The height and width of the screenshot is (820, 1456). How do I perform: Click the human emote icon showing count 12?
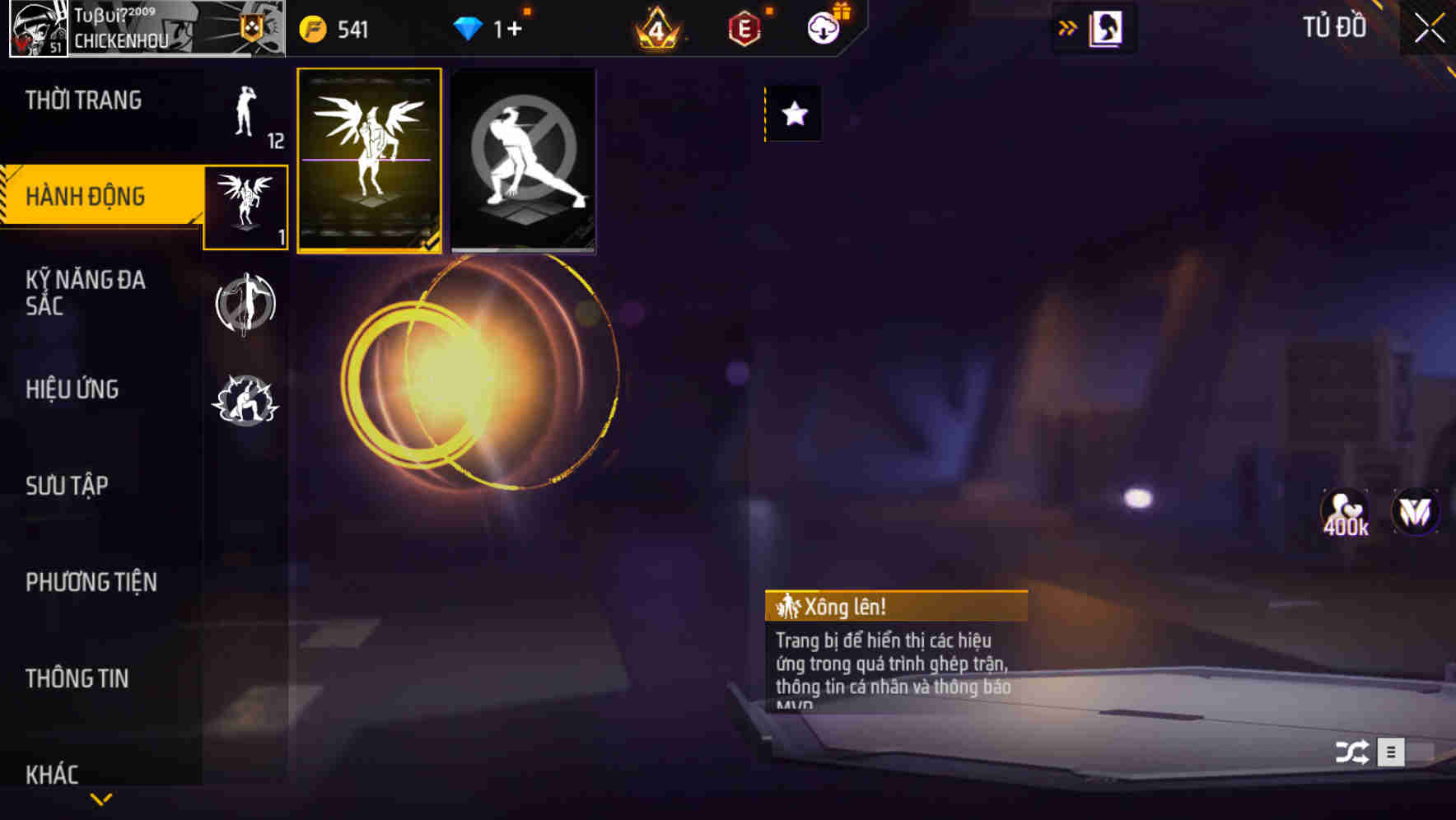click(242, 115)
